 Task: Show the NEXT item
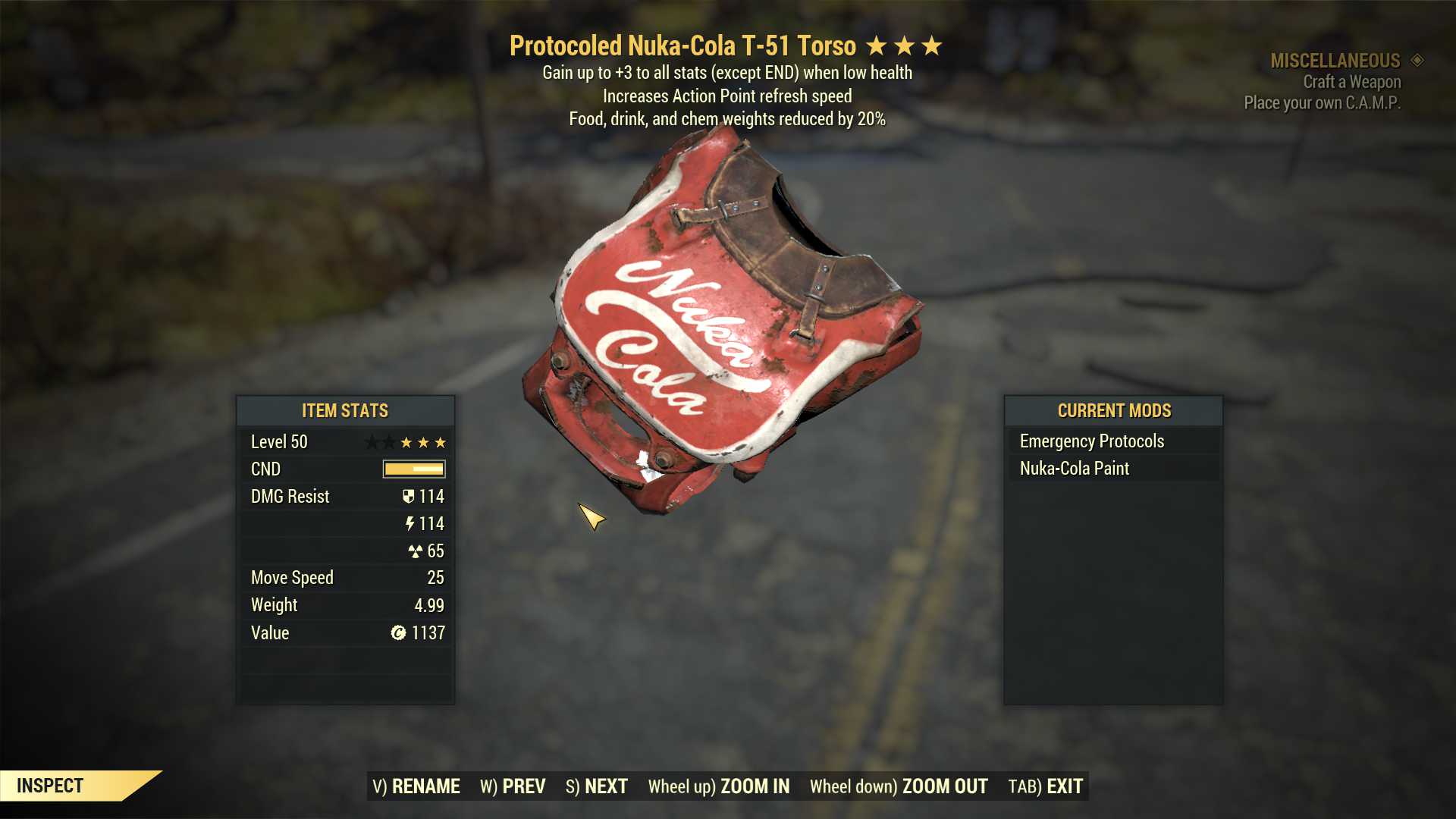pos(597,786)
